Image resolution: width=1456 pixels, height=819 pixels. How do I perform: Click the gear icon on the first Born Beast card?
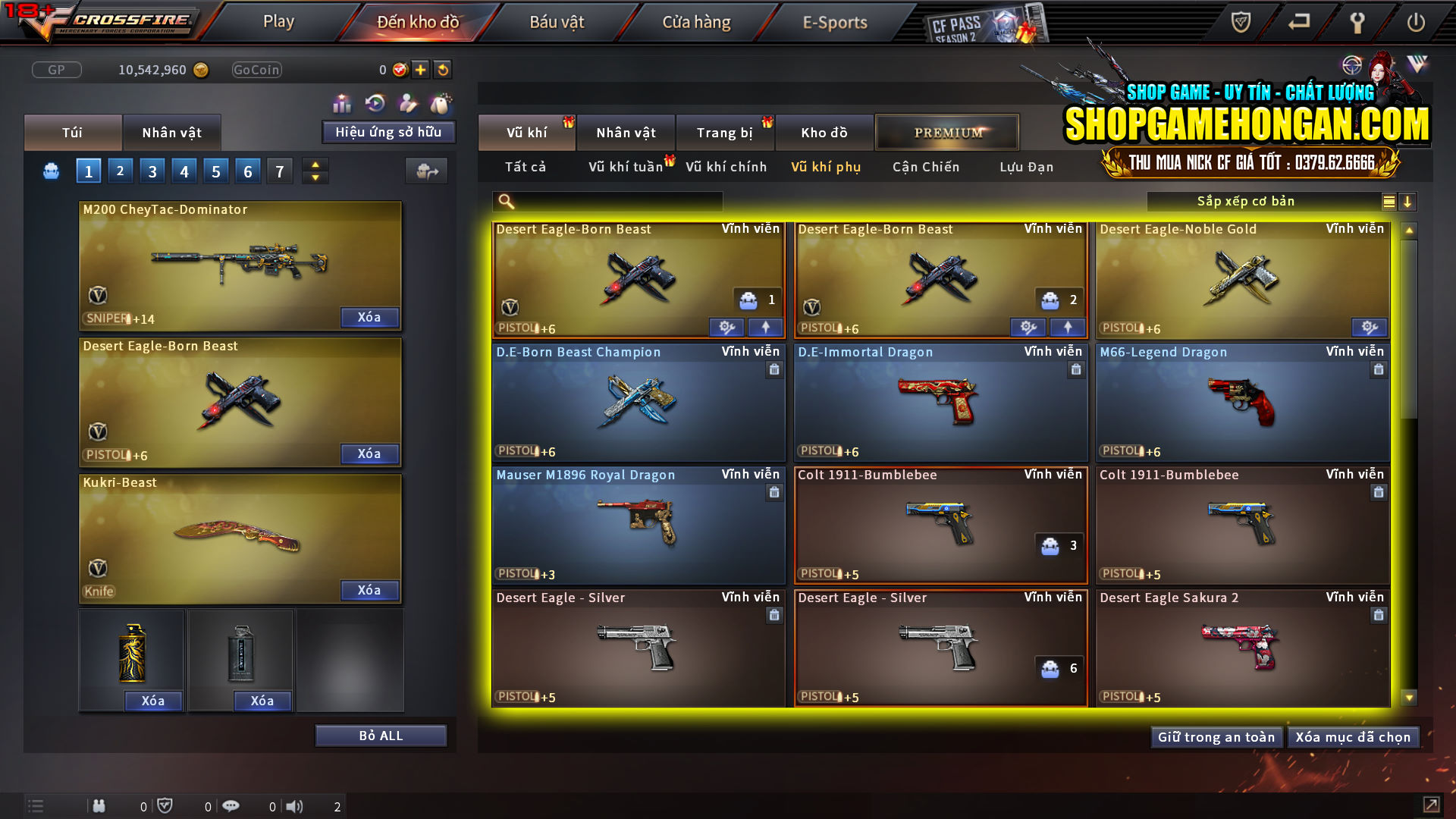[726, 327]
